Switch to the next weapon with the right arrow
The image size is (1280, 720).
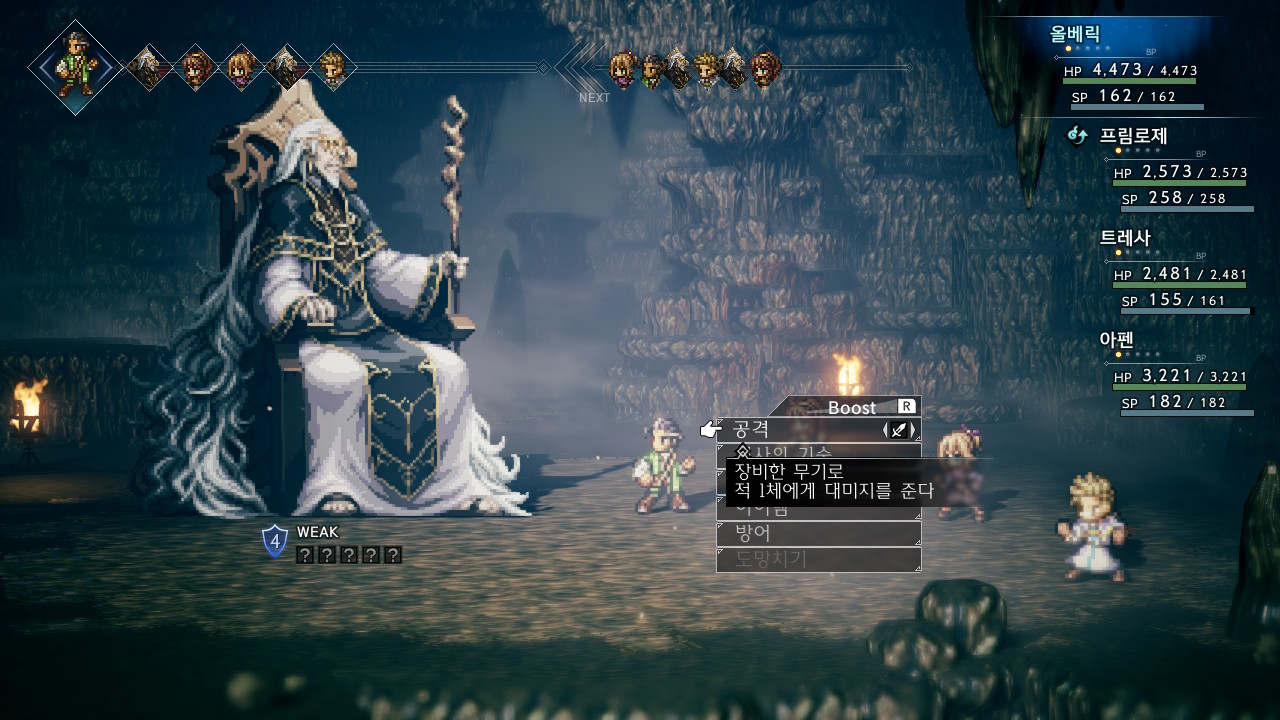point(913,430)
